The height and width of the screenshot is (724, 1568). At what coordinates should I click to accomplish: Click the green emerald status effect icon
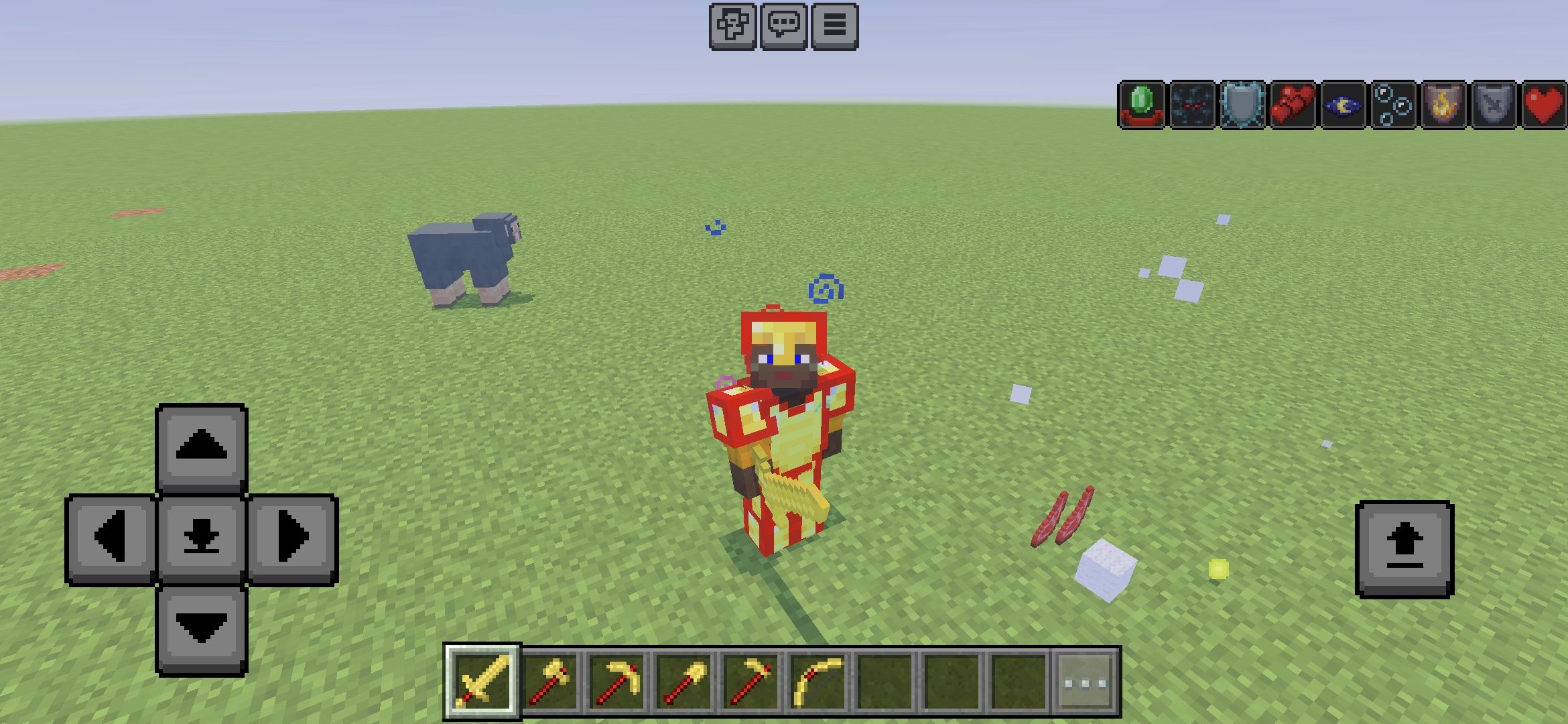tap(1142, 105)
